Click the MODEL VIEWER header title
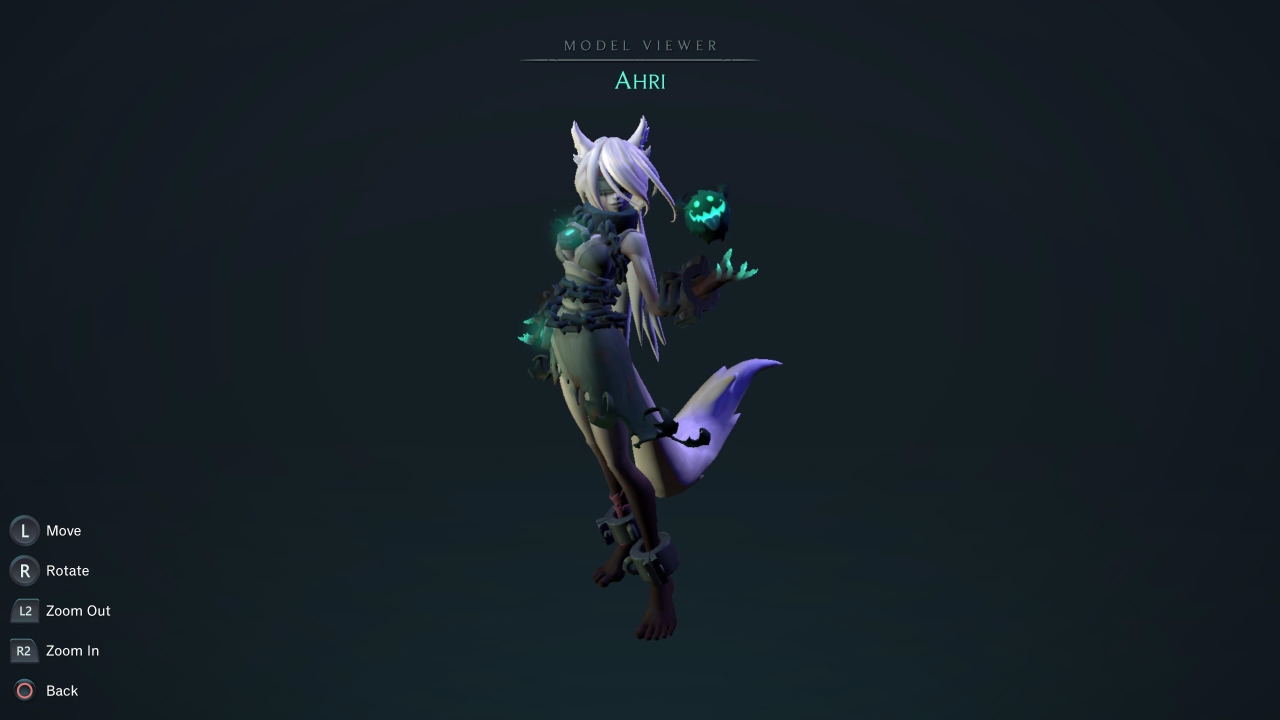 pyautogui.click(x=640, y=45)
